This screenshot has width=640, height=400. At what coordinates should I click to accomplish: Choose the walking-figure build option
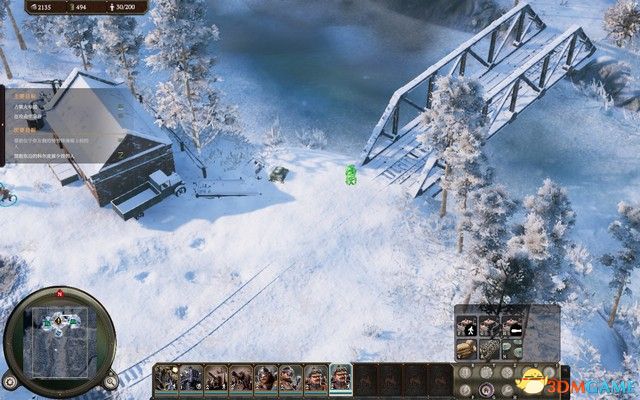pyautogui.click(x=467, y=328)
